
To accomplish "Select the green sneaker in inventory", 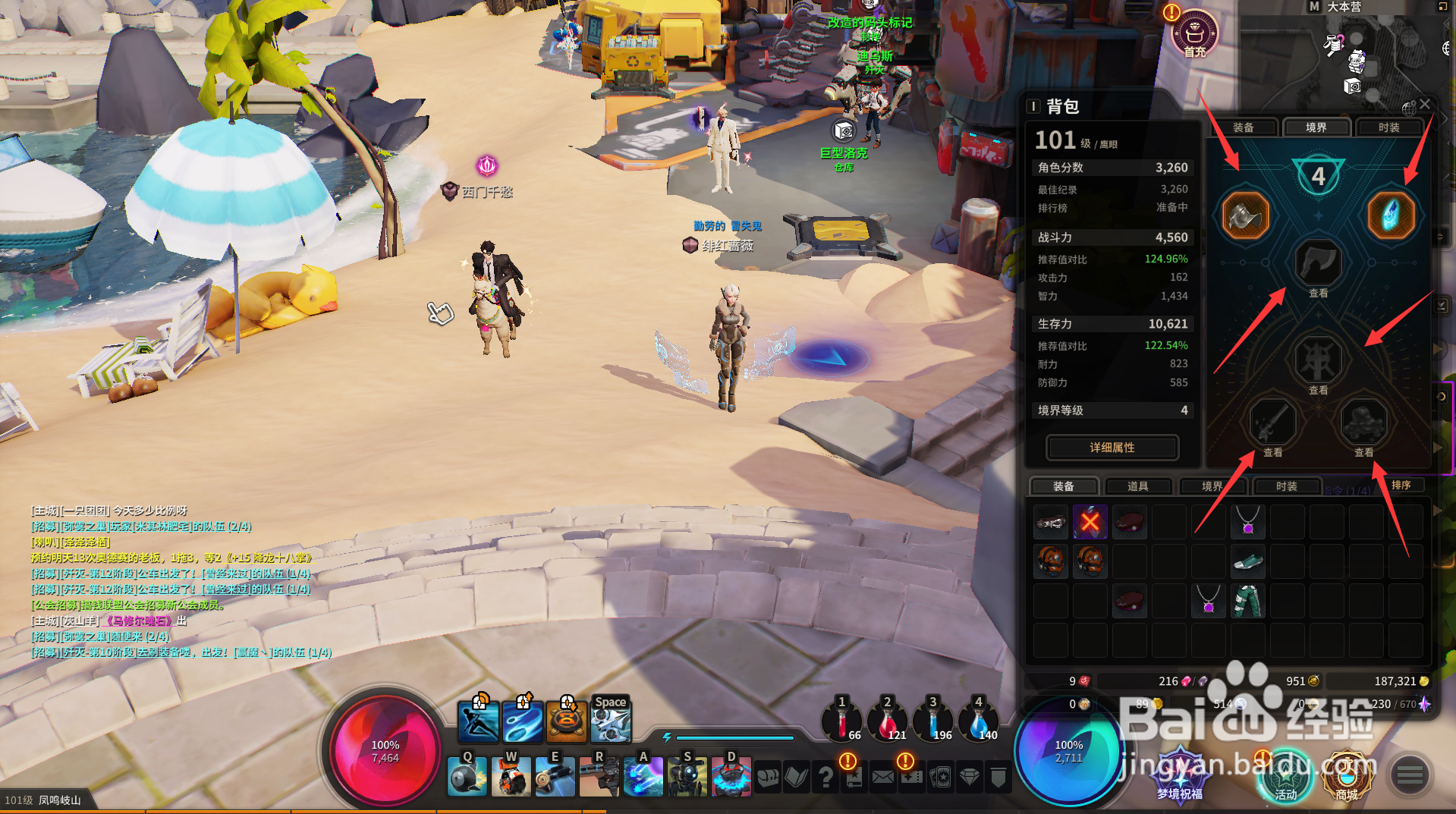I will click(1247, 561).
